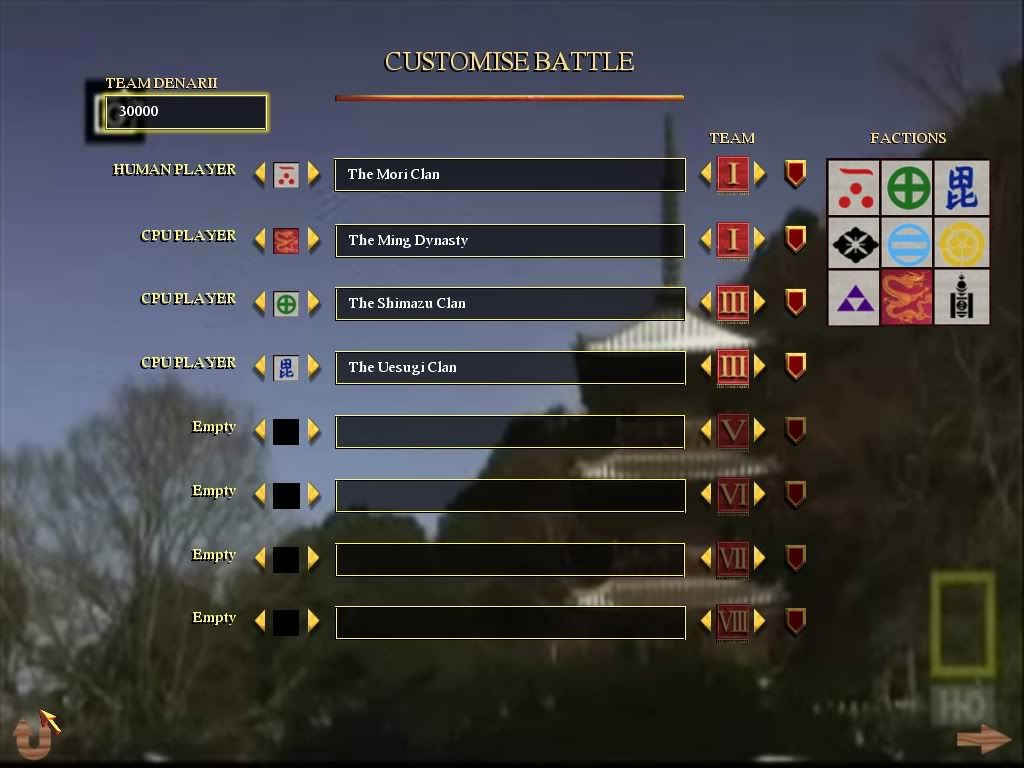Click the Team Denarii input field

[186, 112]
